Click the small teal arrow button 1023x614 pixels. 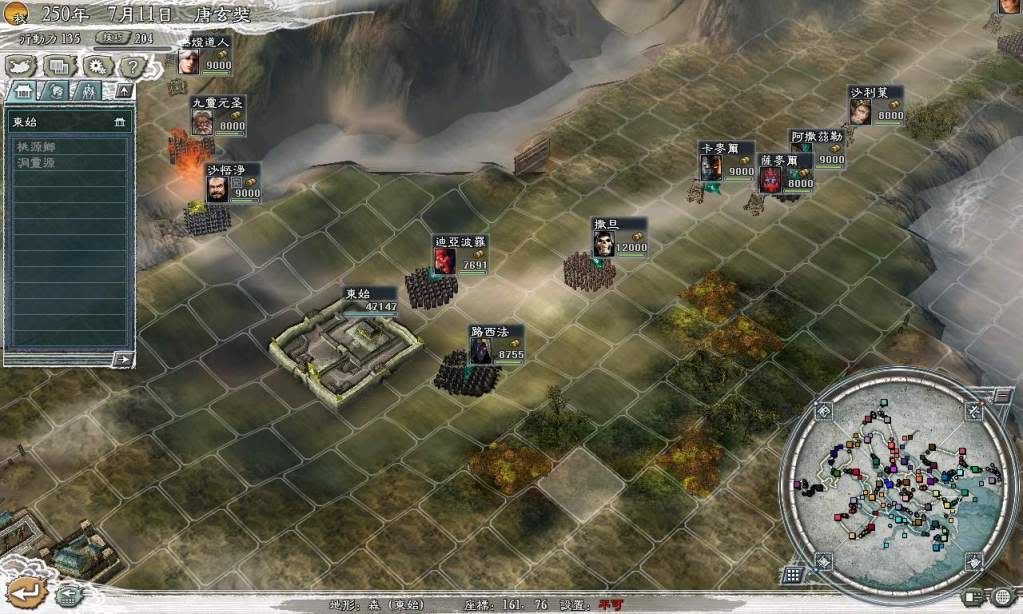point(67,596)
